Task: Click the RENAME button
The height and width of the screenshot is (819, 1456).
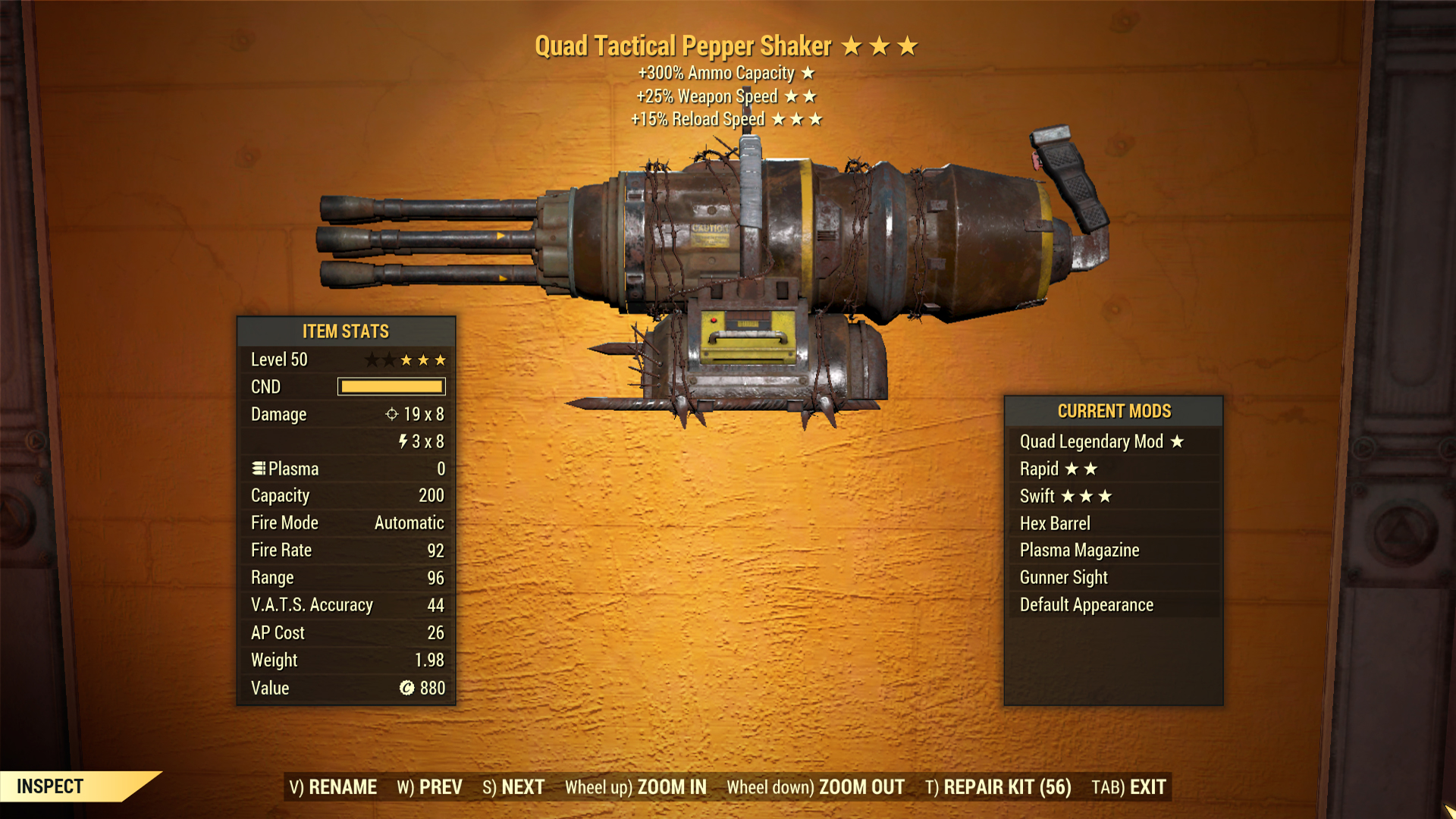Action: tap(333, 787)
